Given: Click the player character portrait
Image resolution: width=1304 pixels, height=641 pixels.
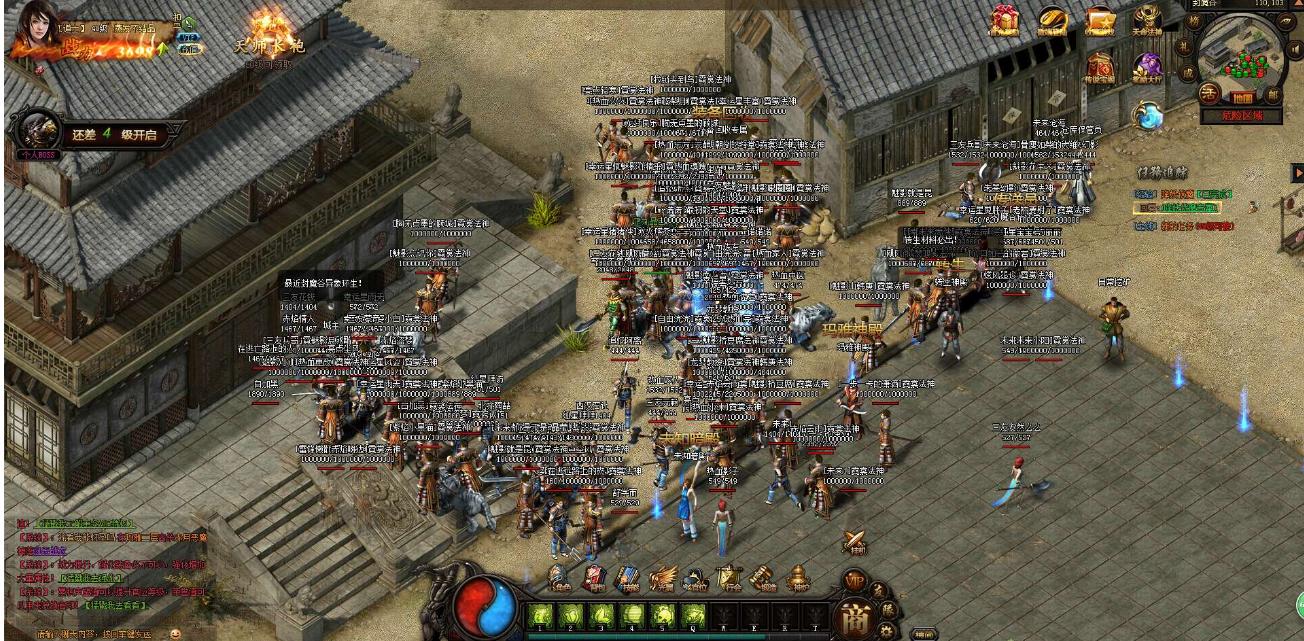Looking at the screenshot, I should [32, 28].
